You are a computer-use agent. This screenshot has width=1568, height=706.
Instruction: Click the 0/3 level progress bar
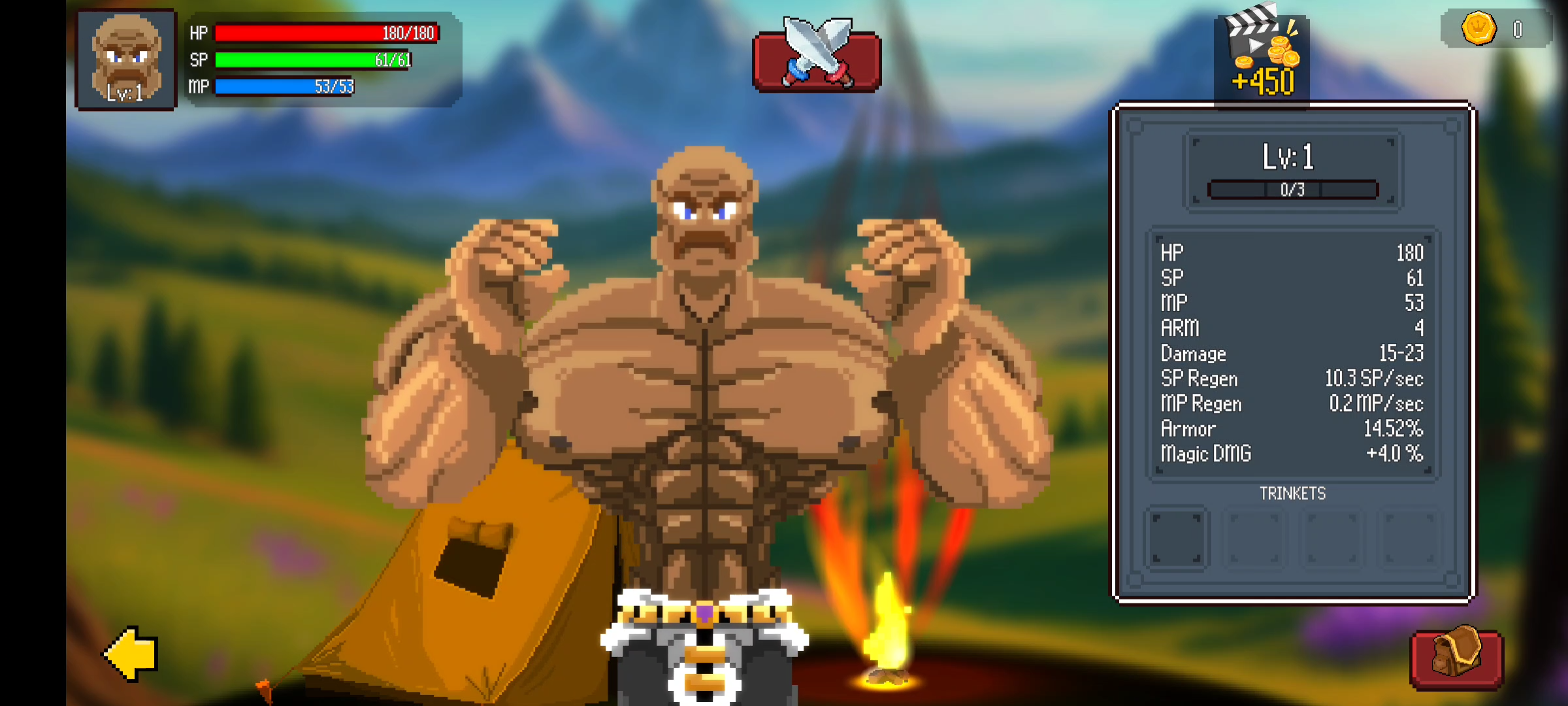(1292, 191)
